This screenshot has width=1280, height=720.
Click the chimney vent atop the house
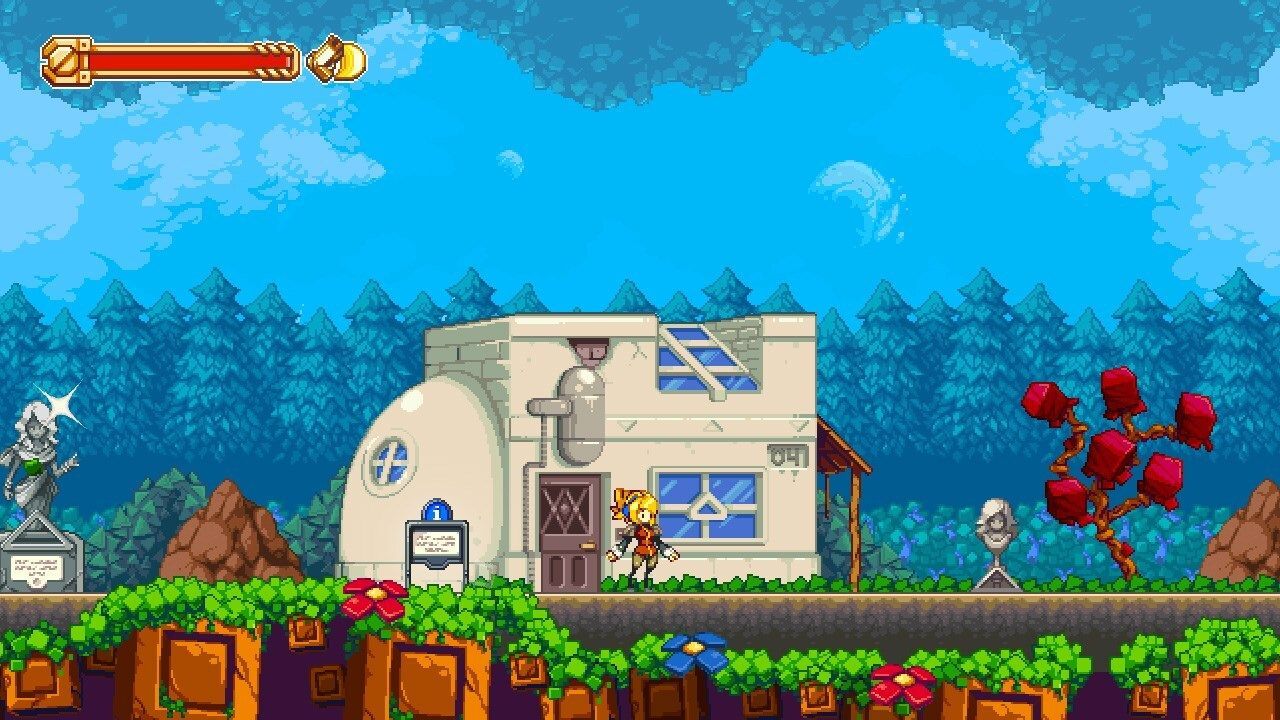[590, 352]
